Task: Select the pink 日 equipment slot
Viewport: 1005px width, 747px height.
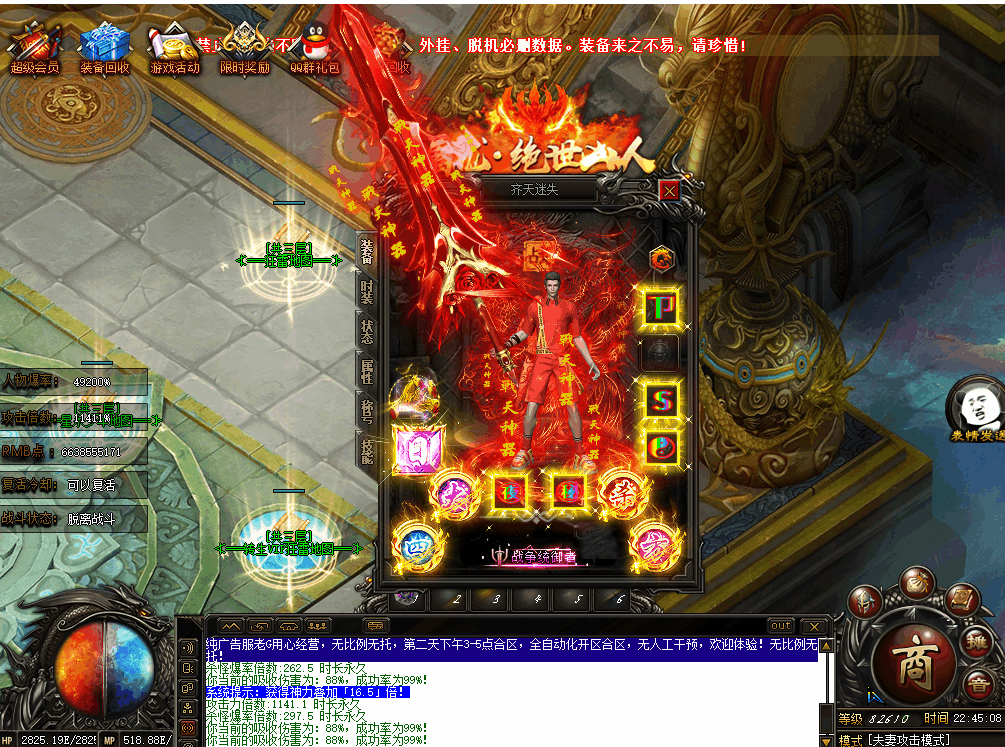Action: 411,449
